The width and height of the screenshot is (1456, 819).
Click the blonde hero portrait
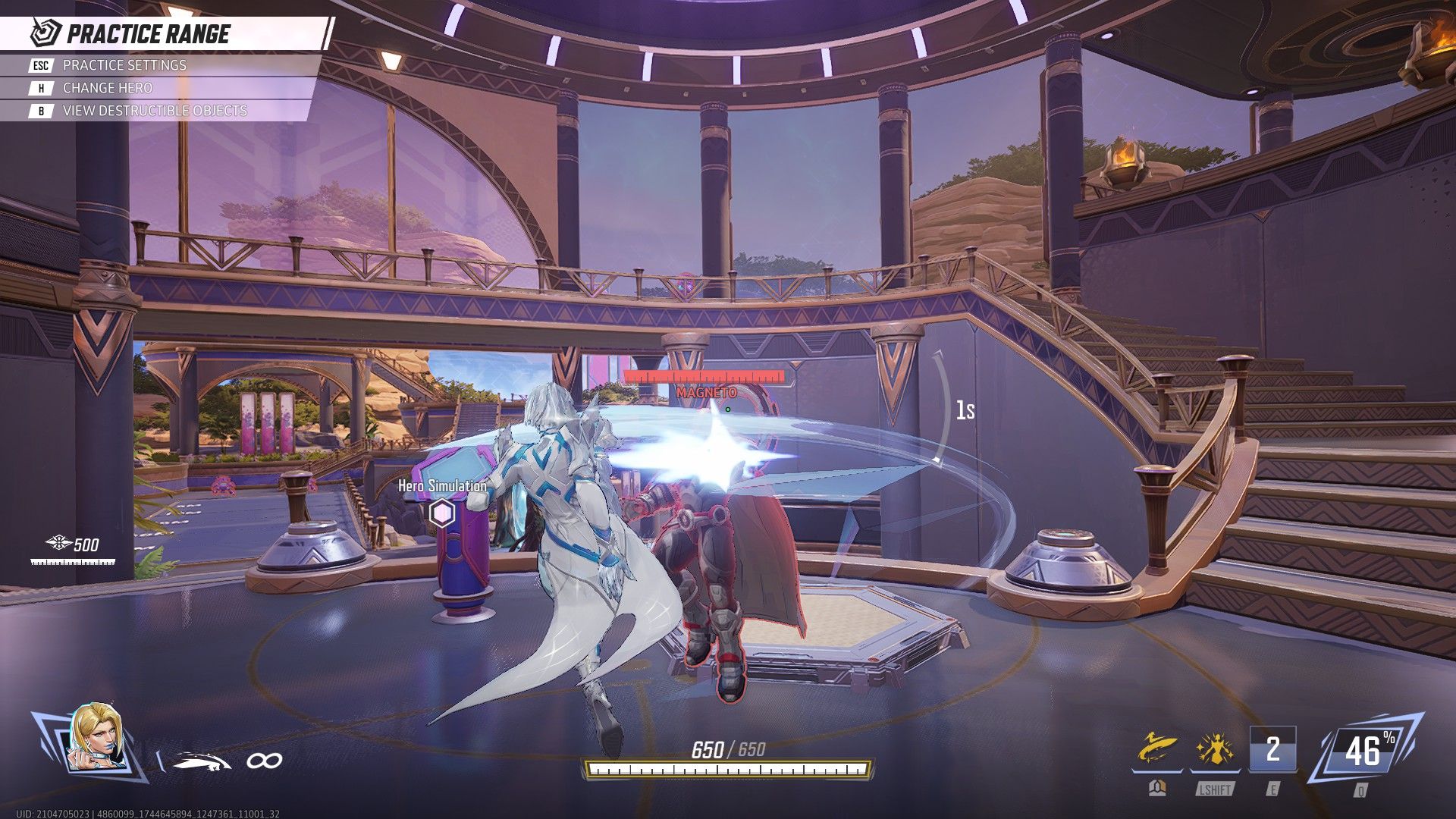pyautogui.click(x=97, y=738)
